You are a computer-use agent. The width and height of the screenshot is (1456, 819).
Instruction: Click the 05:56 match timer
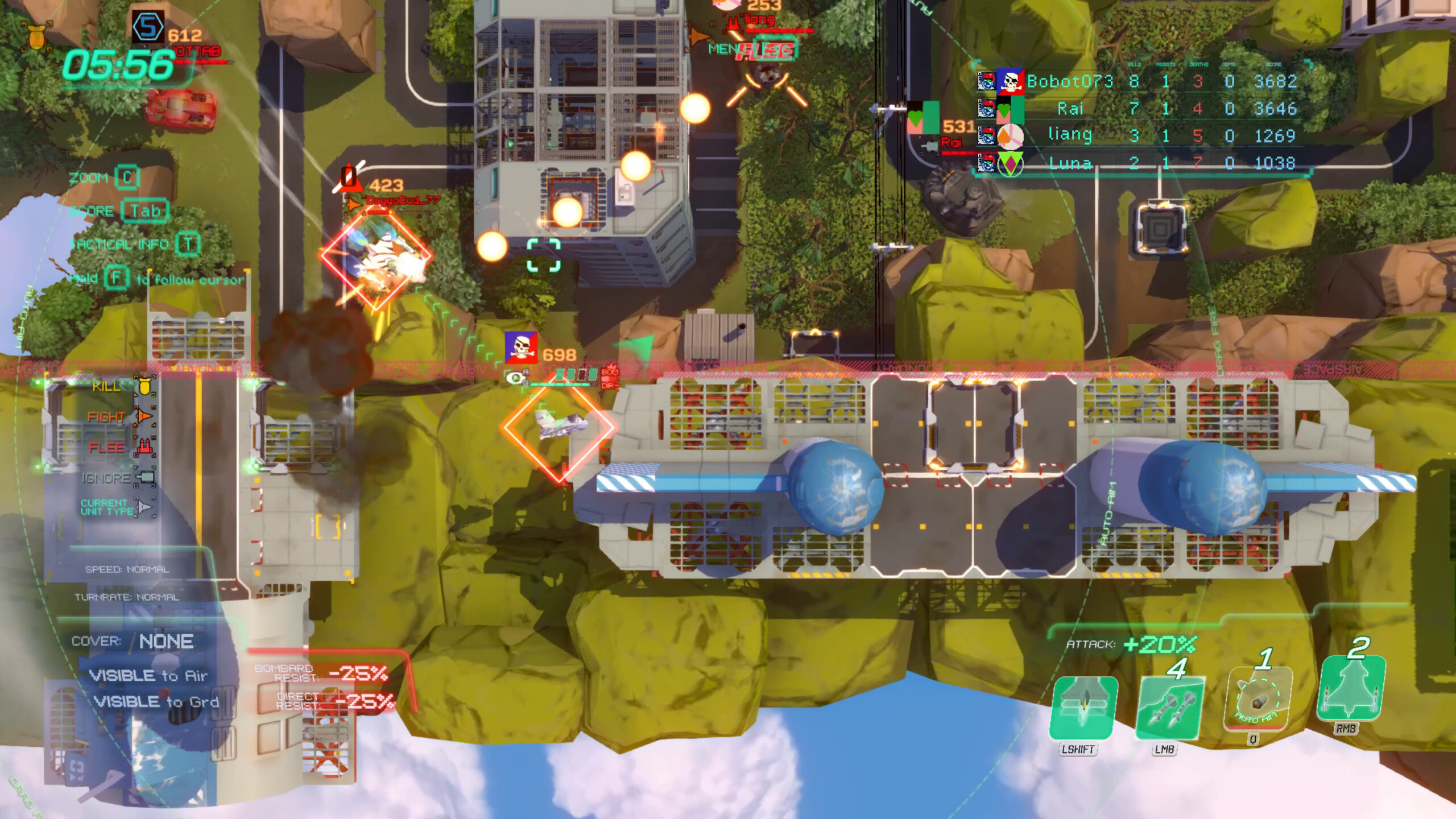(117, 65)
